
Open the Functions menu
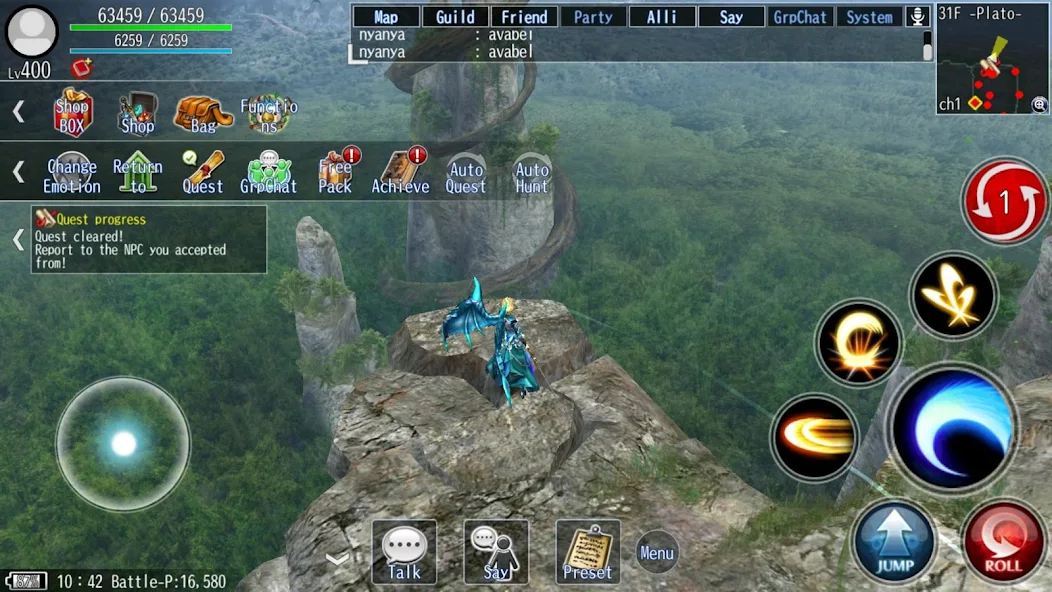tap(268, 113)
